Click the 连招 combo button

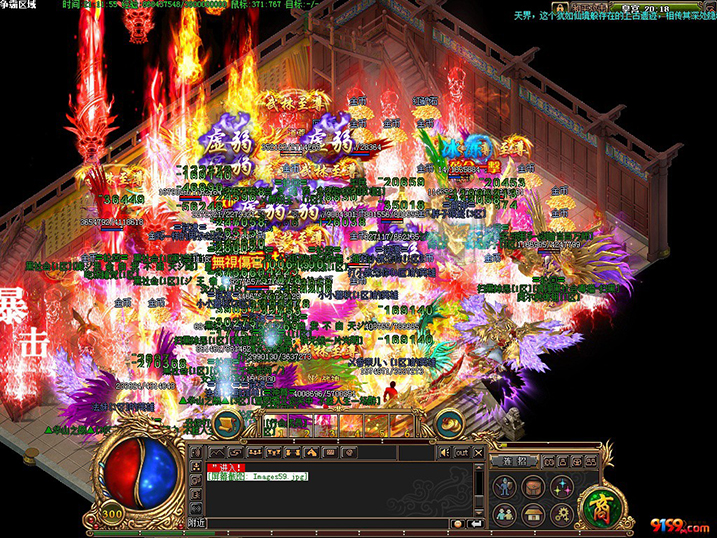tap(516, 460)
